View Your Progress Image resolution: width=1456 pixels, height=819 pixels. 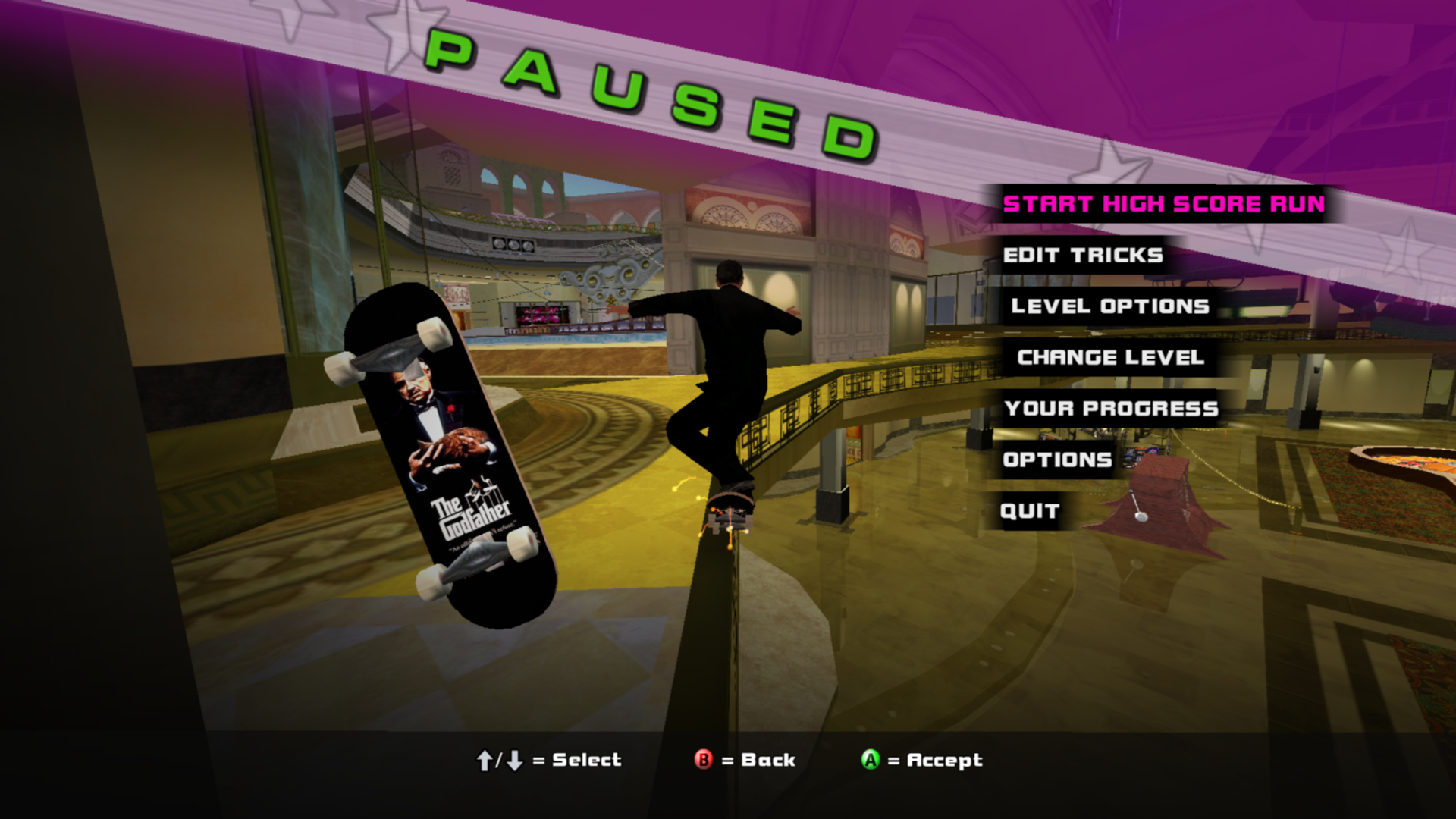(1111, 409)
